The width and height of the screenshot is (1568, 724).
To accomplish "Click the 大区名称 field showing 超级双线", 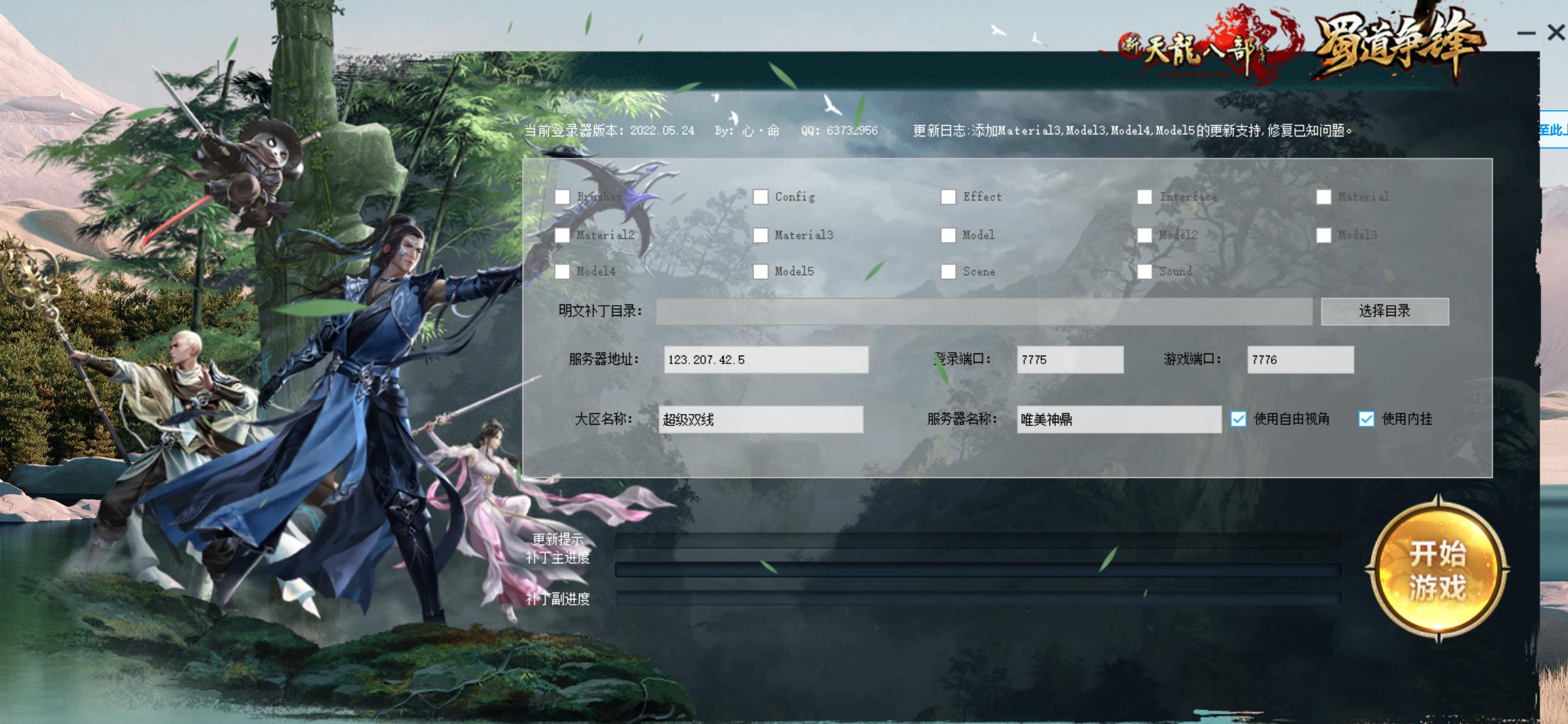I will coord(761,420).
